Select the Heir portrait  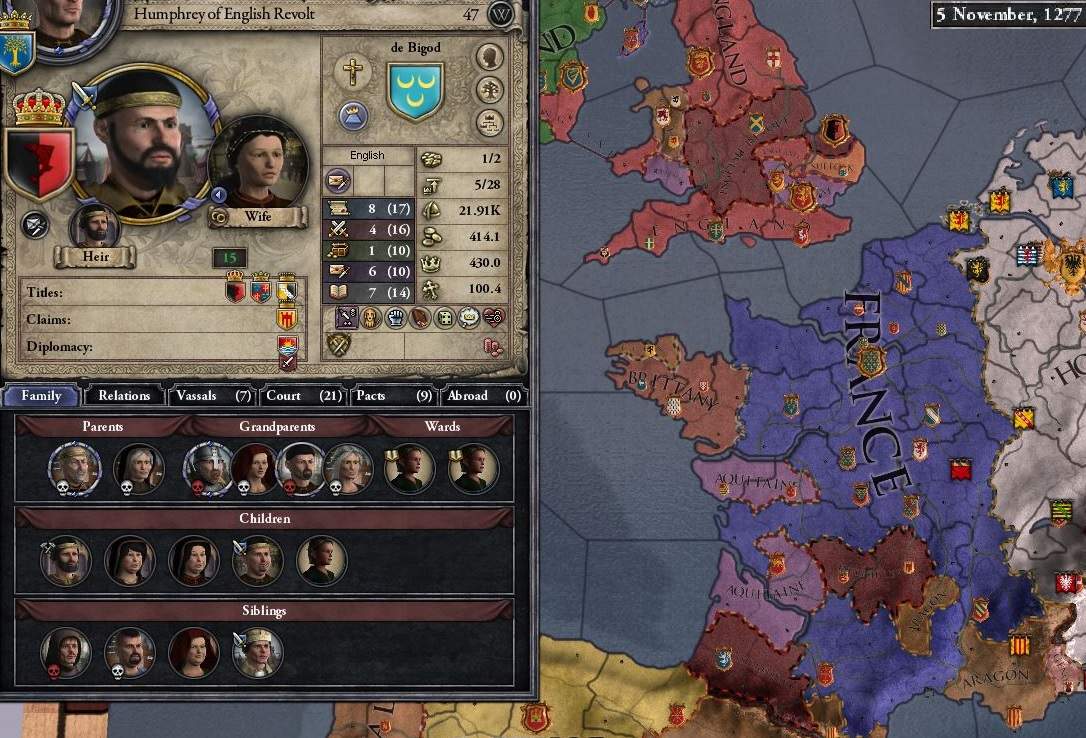click(x=95, y=226)
